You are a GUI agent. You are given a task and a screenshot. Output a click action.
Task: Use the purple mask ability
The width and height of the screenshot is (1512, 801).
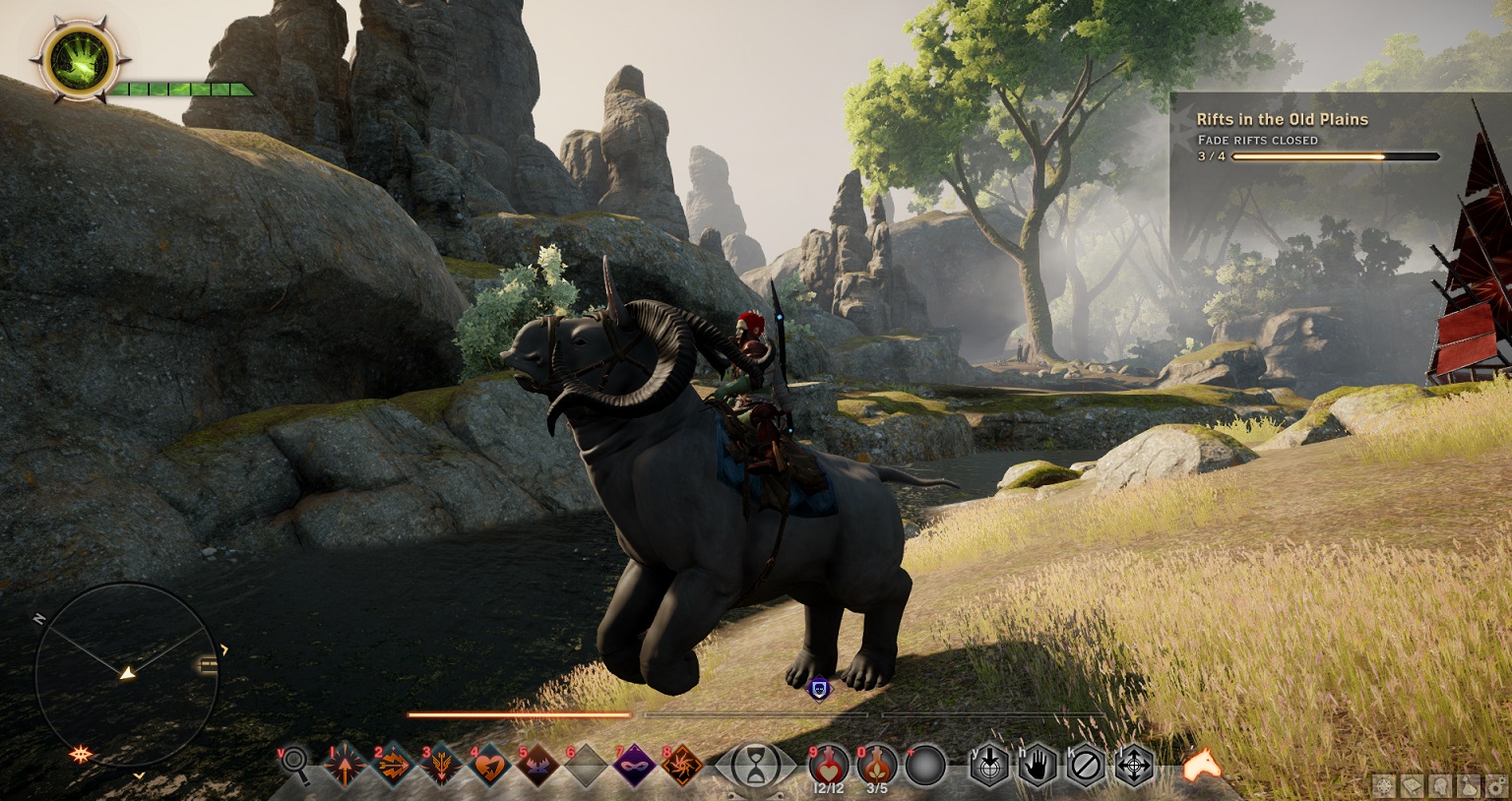(634, 765)
